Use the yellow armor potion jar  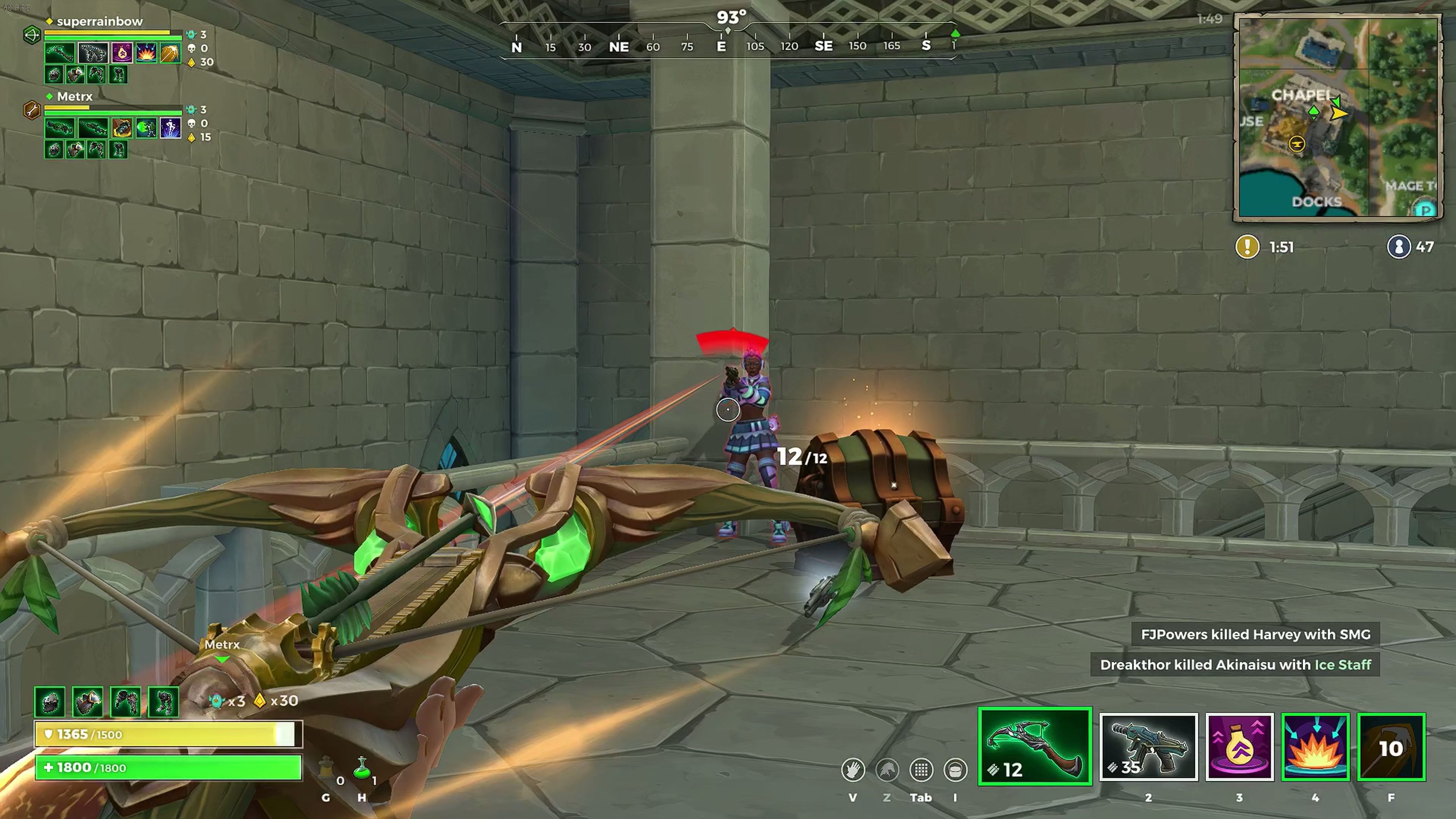[326, 769]
